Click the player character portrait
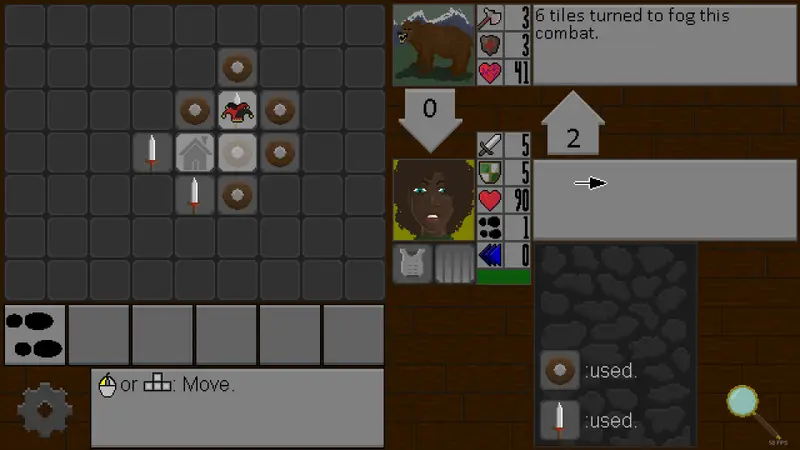800x450 pixels. 433,199
